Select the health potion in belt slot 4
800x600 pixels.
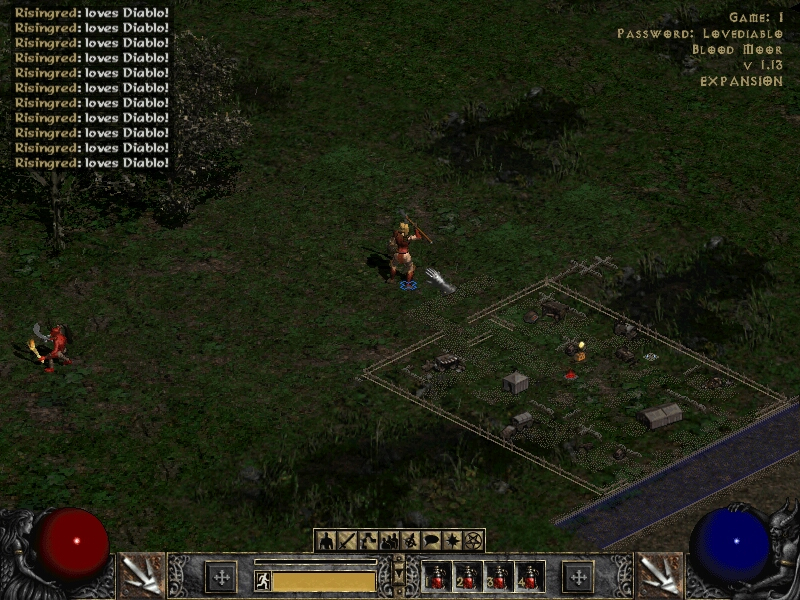(x=529, y=577)
